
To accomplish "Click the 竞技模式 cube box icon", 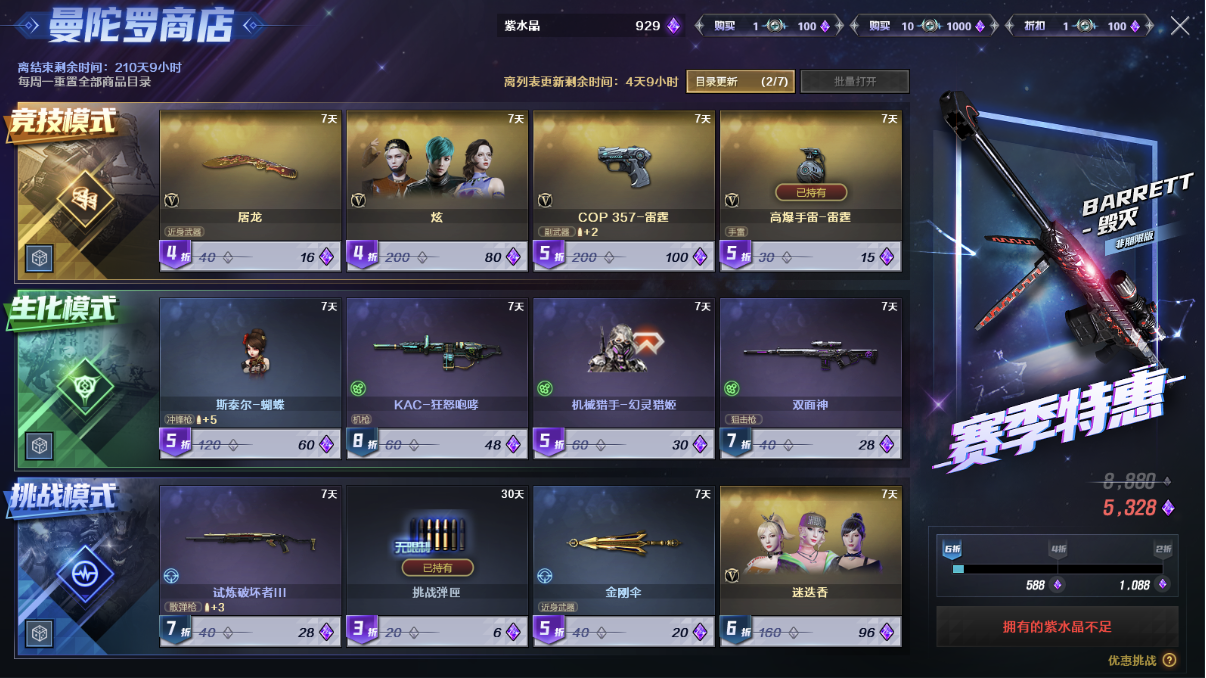I will tap(40, 258).
